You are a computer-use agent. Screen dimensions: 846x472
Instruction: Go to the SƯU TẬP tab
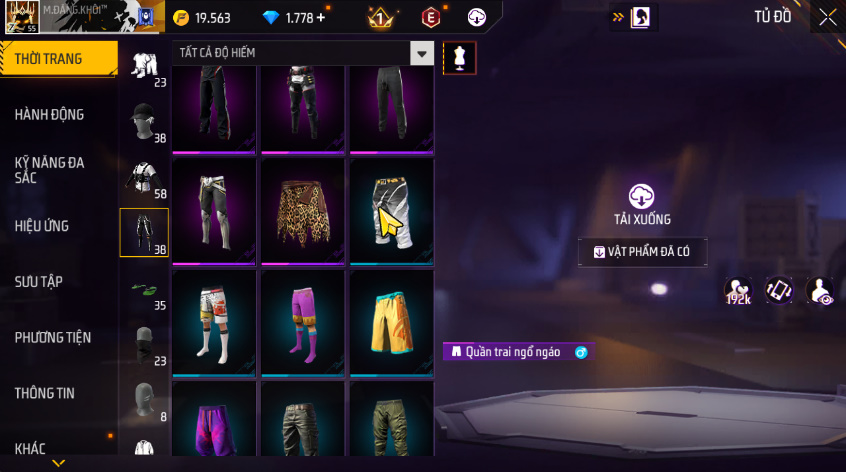39,282
